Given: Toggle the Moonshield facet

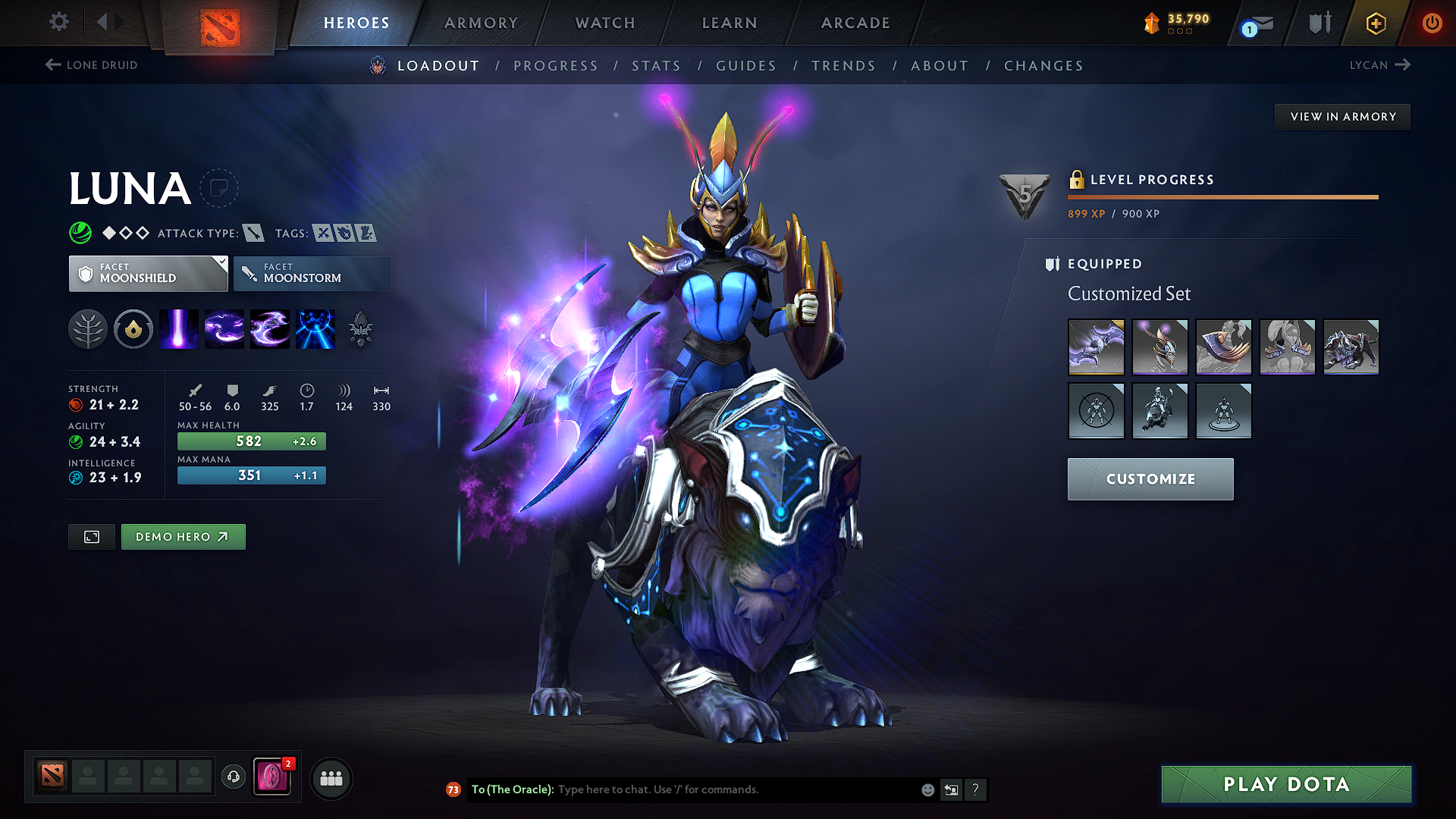Looking at the screenshot, I should click(148, 273).
